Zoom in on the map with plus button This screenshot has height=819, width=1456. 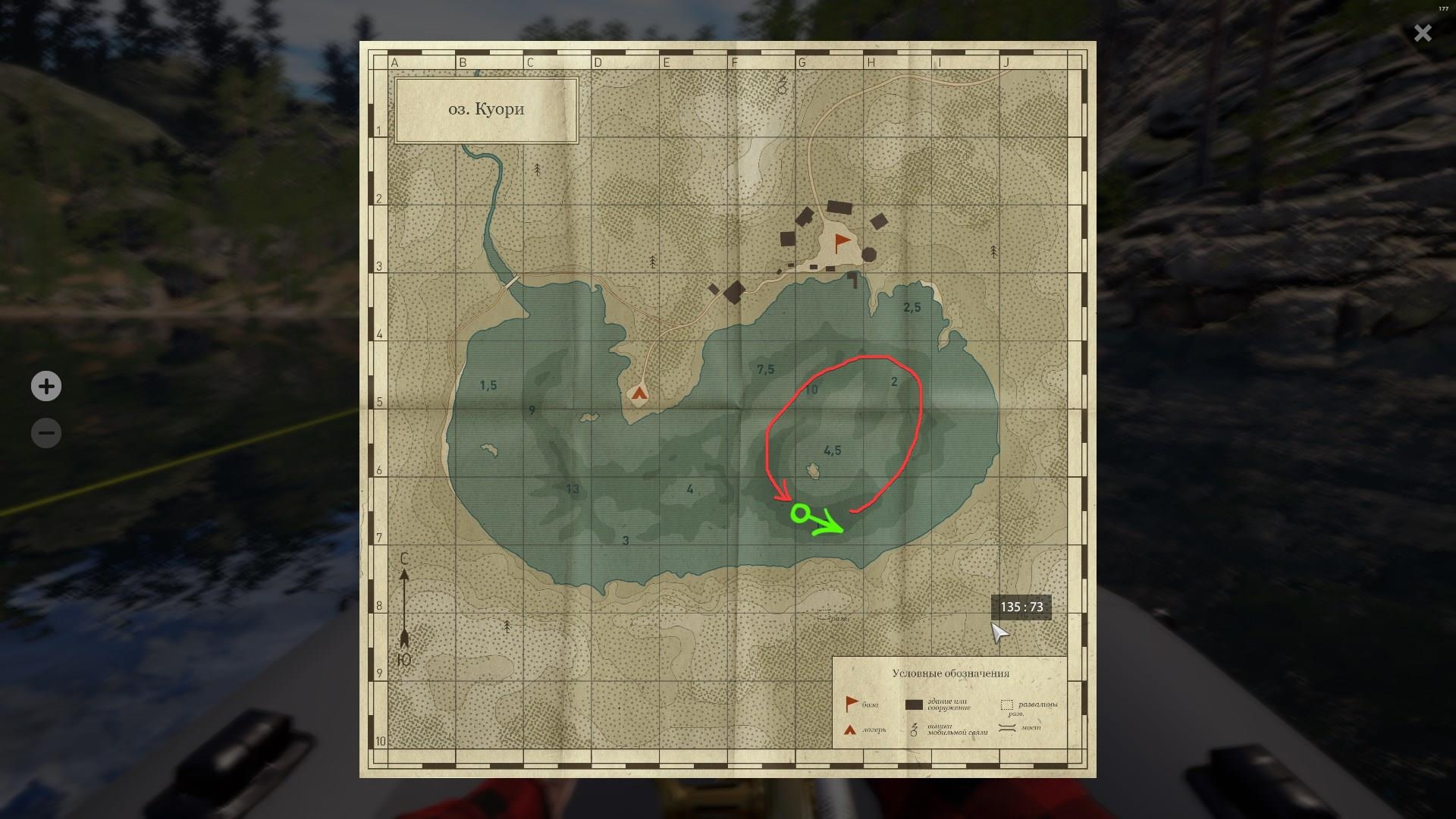pyautogui.click(x=46, y=386)
